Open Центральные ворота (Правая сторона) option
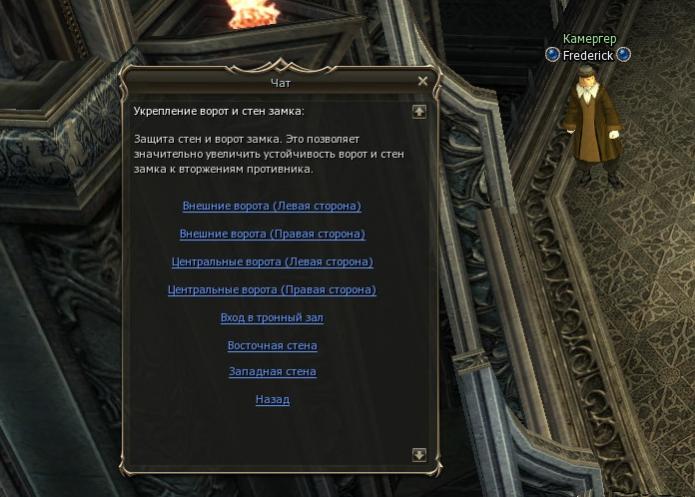The image size is (695, 497). click(x=272, y=290)
